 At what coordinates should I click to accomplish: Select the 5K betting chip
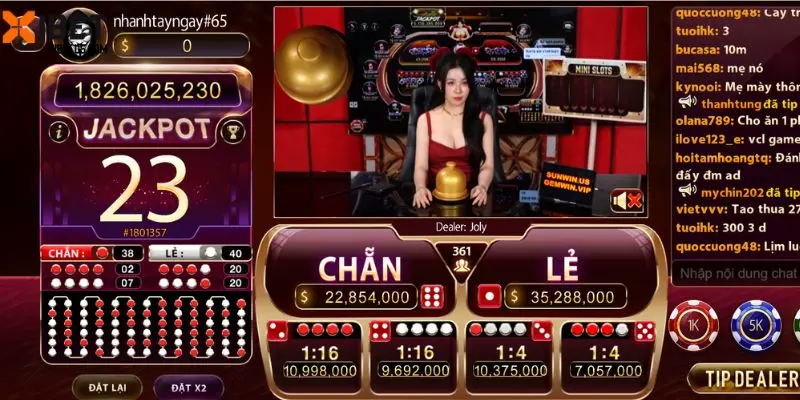click(x=755, y=324)
